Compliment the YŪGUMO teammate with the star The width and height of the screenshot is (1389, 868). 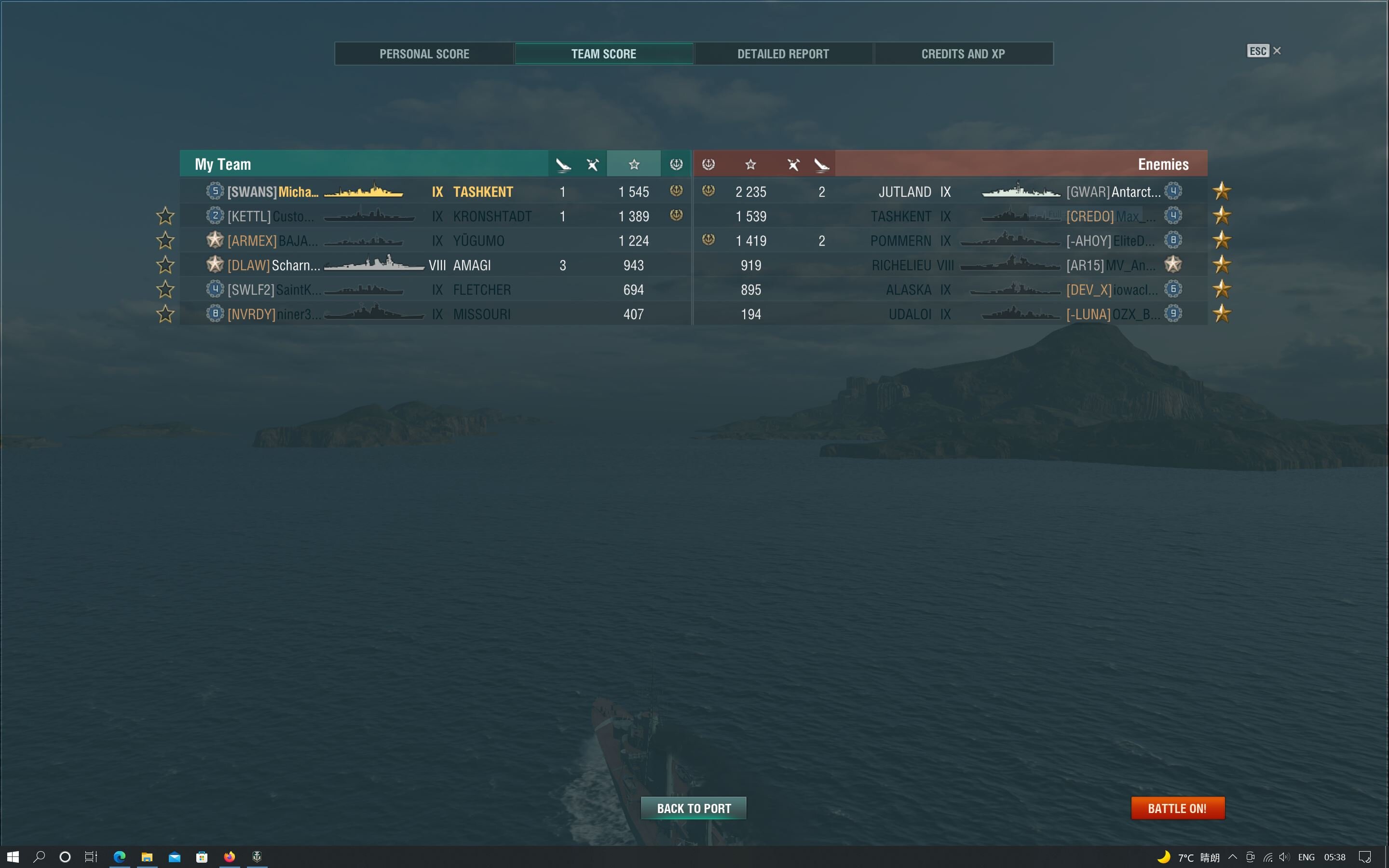[x=165, y=241]
